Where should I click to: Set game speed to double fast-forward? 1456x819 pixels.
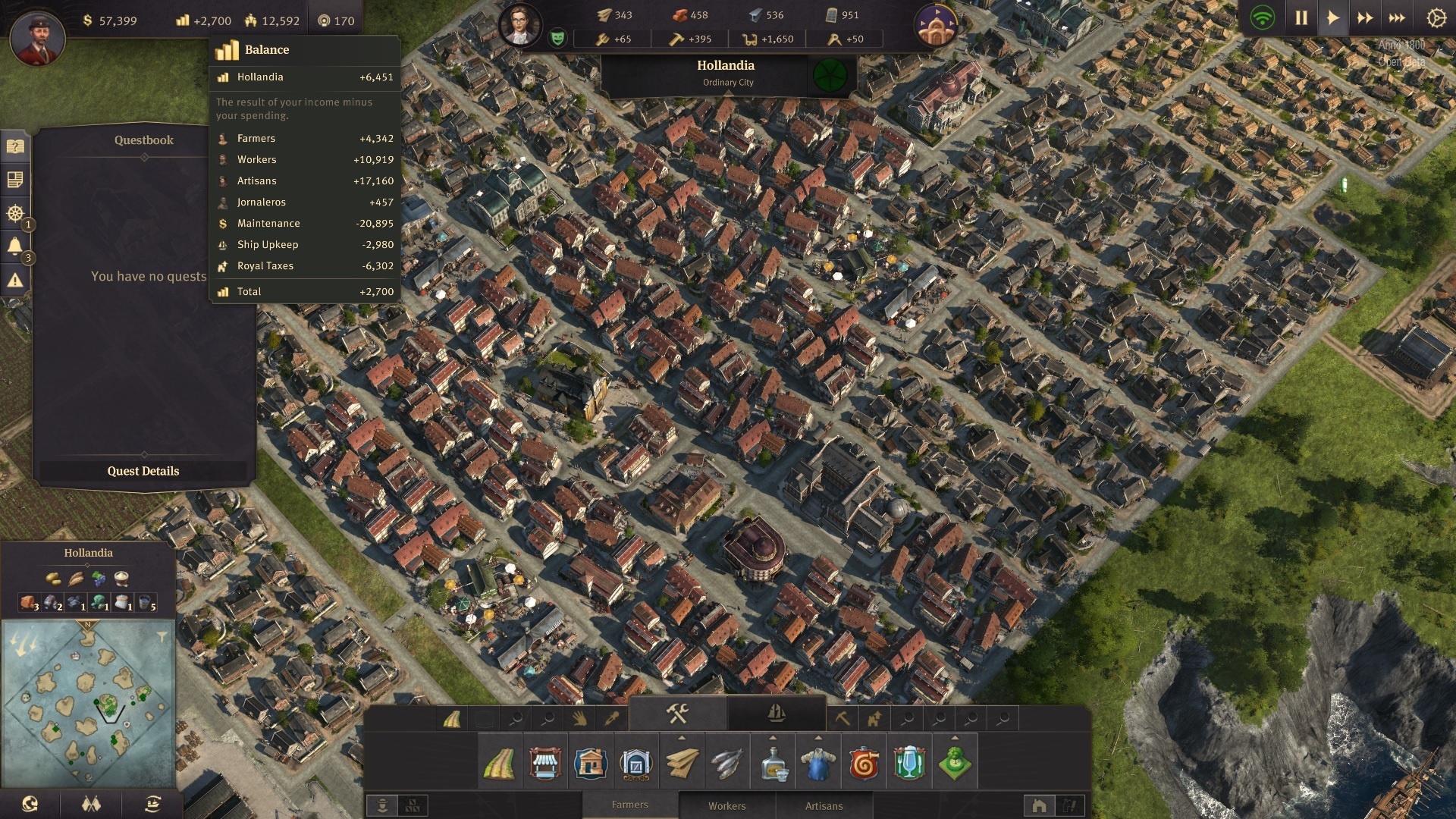tap(1365, 18)
